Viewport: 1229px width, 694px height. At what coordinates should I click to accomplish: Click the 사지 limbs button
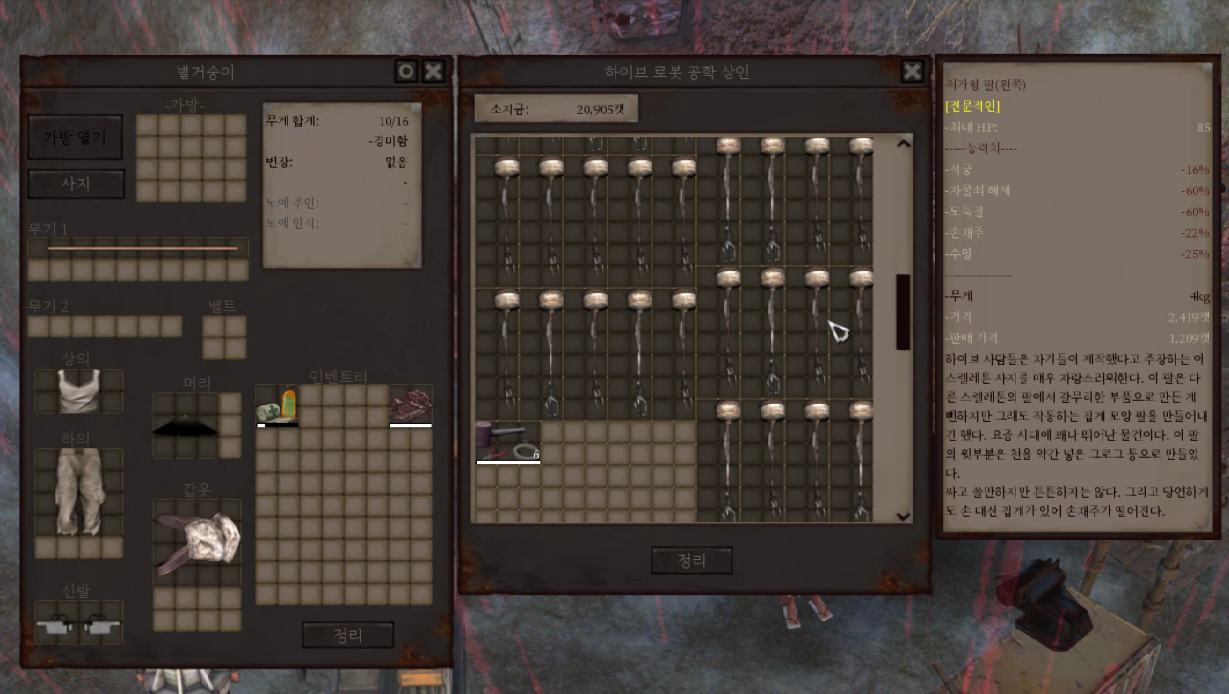coord(75,184)
